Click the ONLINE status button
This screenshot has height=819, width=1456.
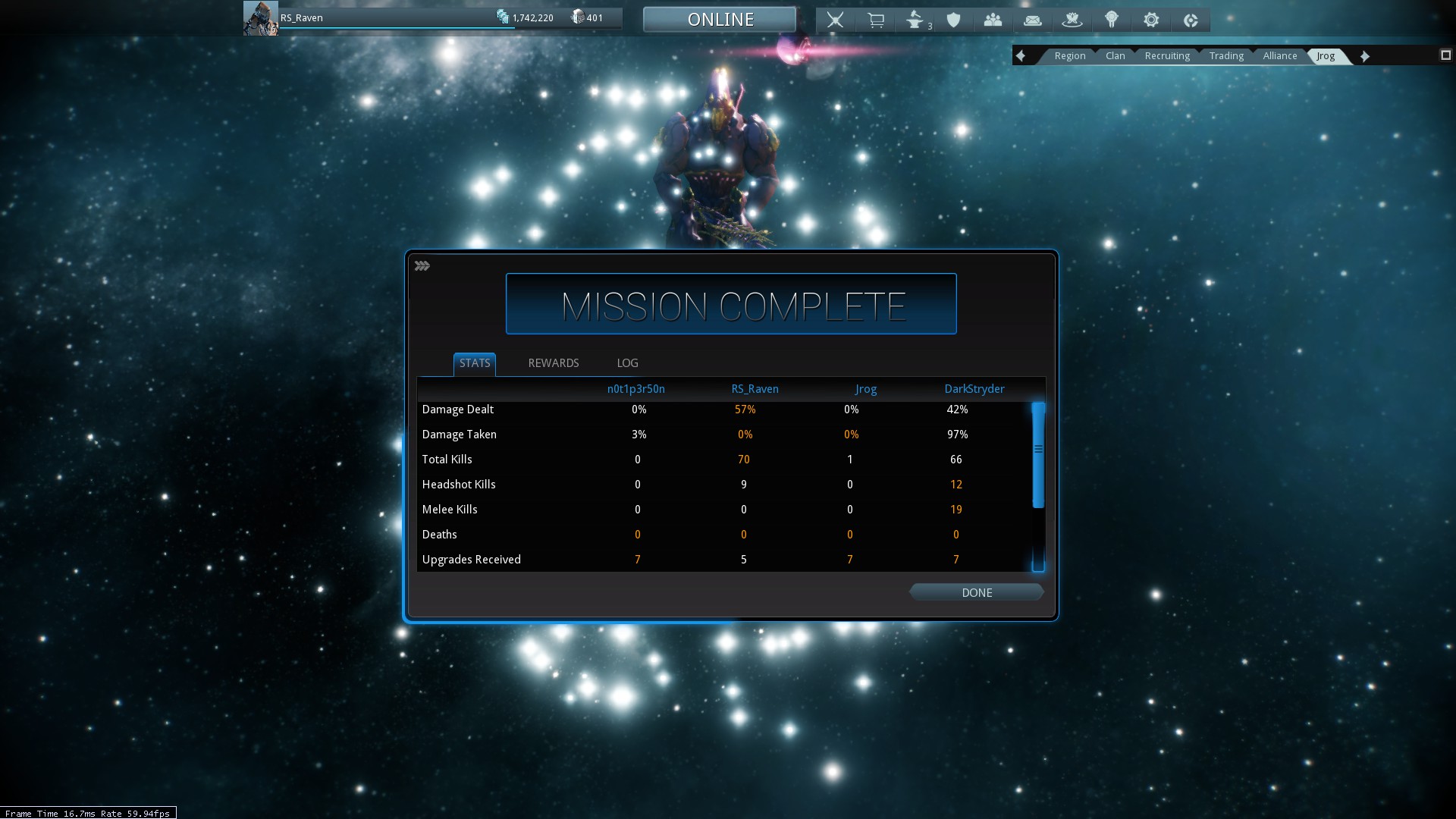[x=720, y=20]
